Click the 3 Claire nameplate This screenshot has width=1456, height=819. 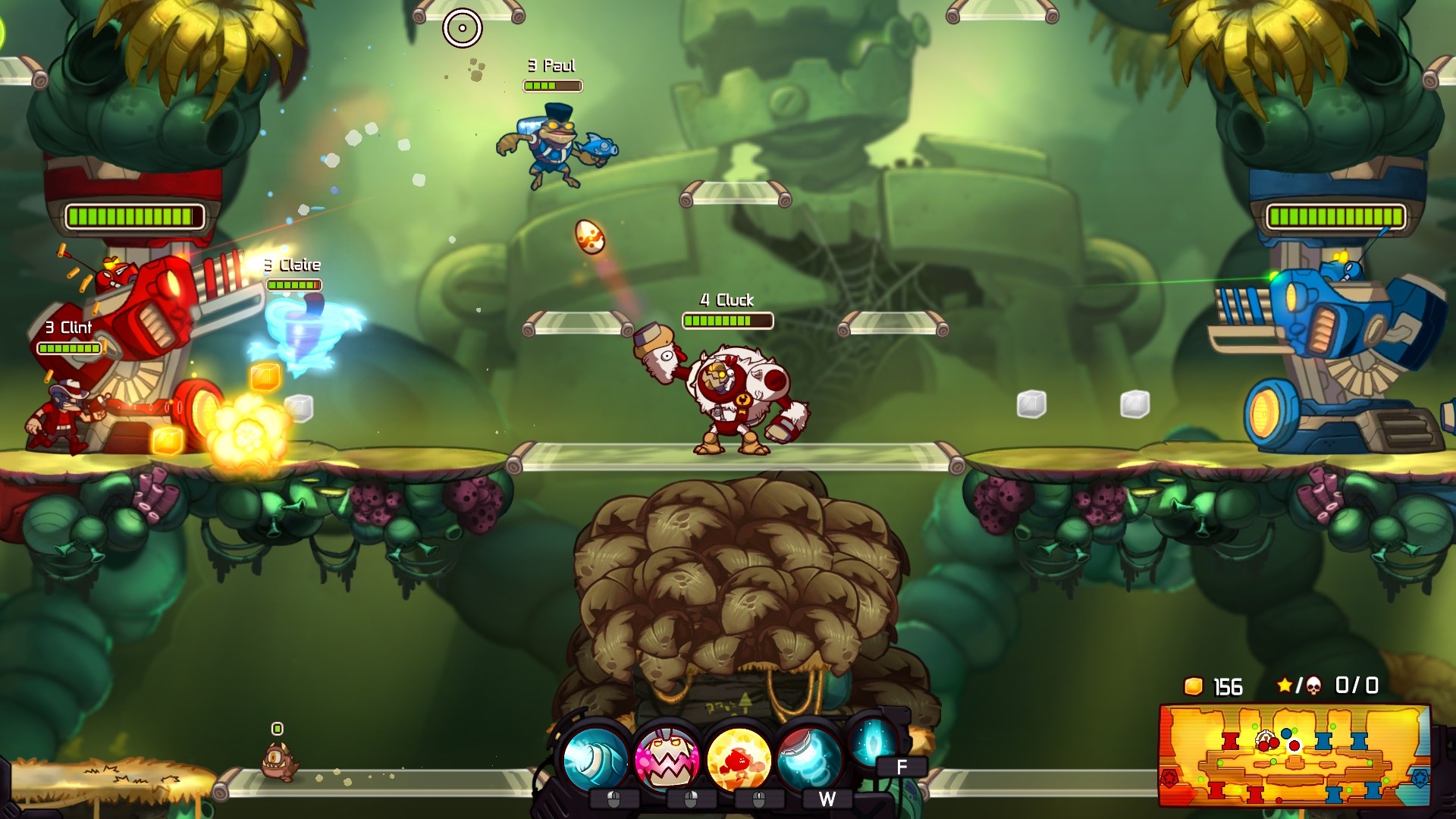pos(292,265)
